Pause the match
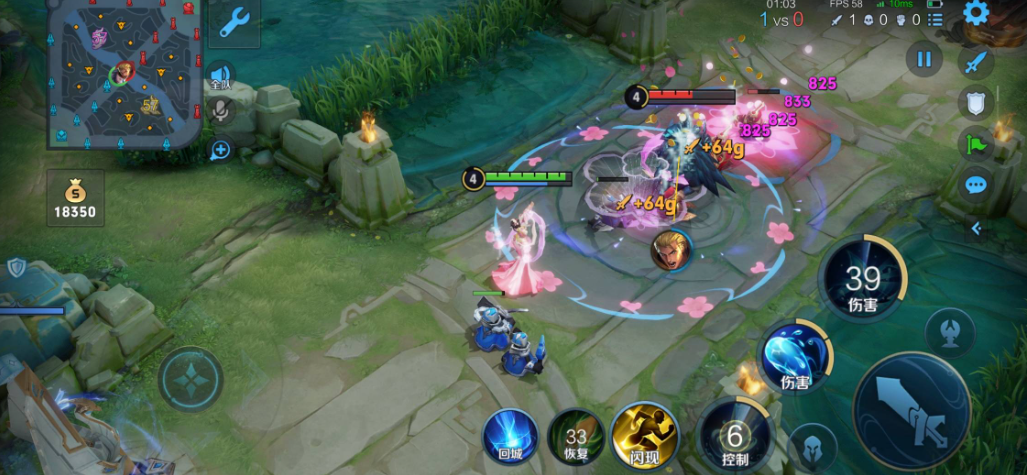 pyautogui.click(x=924, y=59)
